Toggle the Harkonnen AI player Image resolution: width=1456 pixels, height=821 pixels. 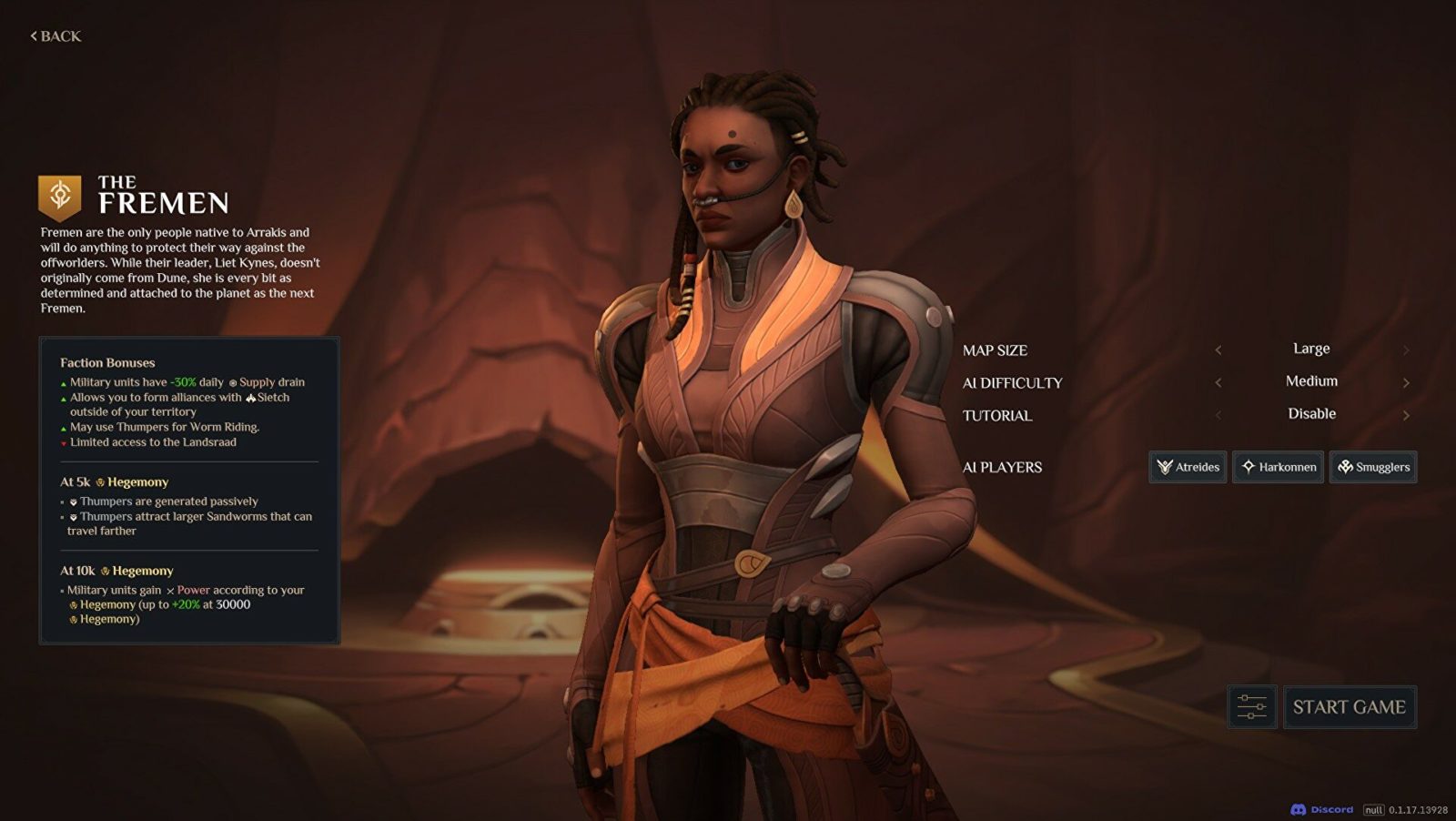tap(1278, 467)
